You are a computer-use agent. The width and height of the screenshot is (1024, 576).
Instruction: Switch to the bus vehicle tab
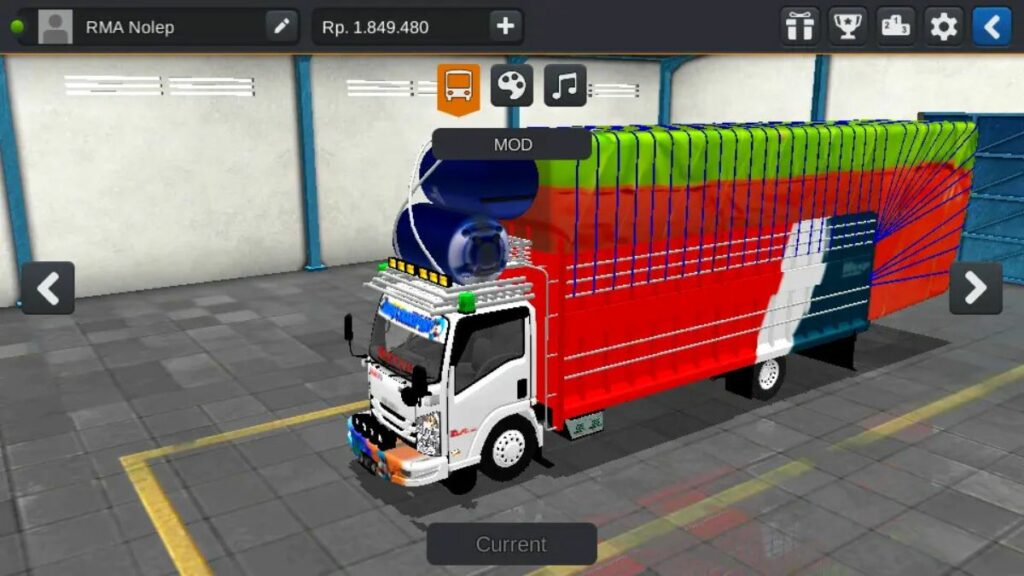459,87
